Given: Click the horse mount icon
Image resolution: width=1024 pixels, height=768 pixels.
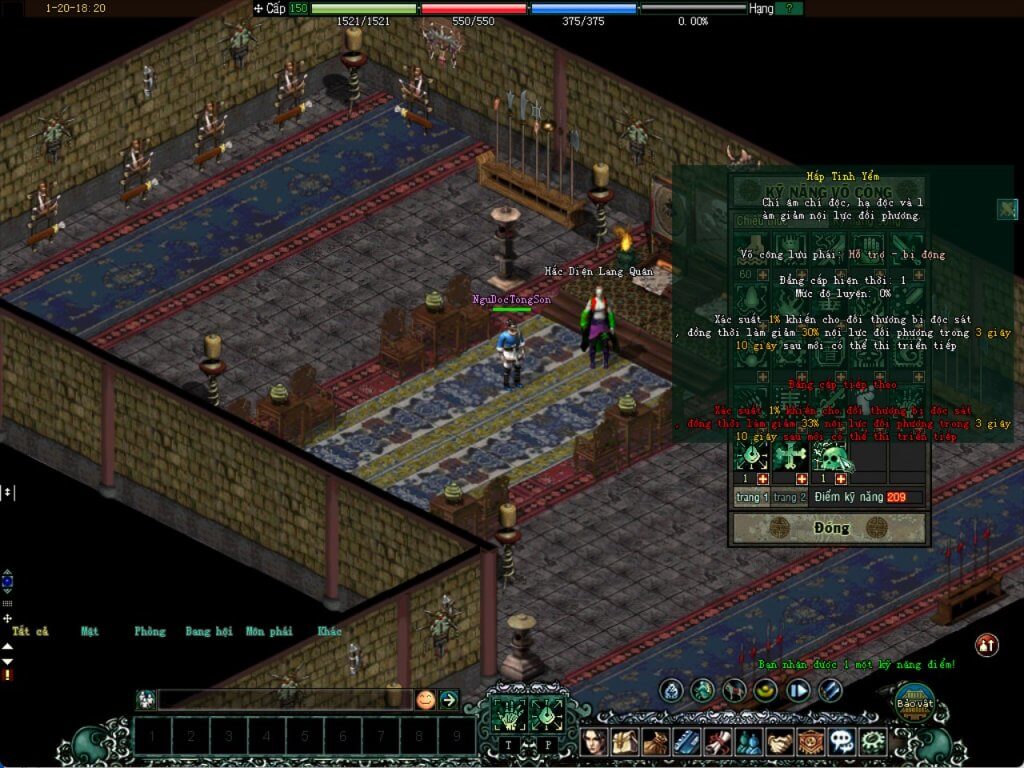Looking at the screenshot, I should tap(735, 690).
